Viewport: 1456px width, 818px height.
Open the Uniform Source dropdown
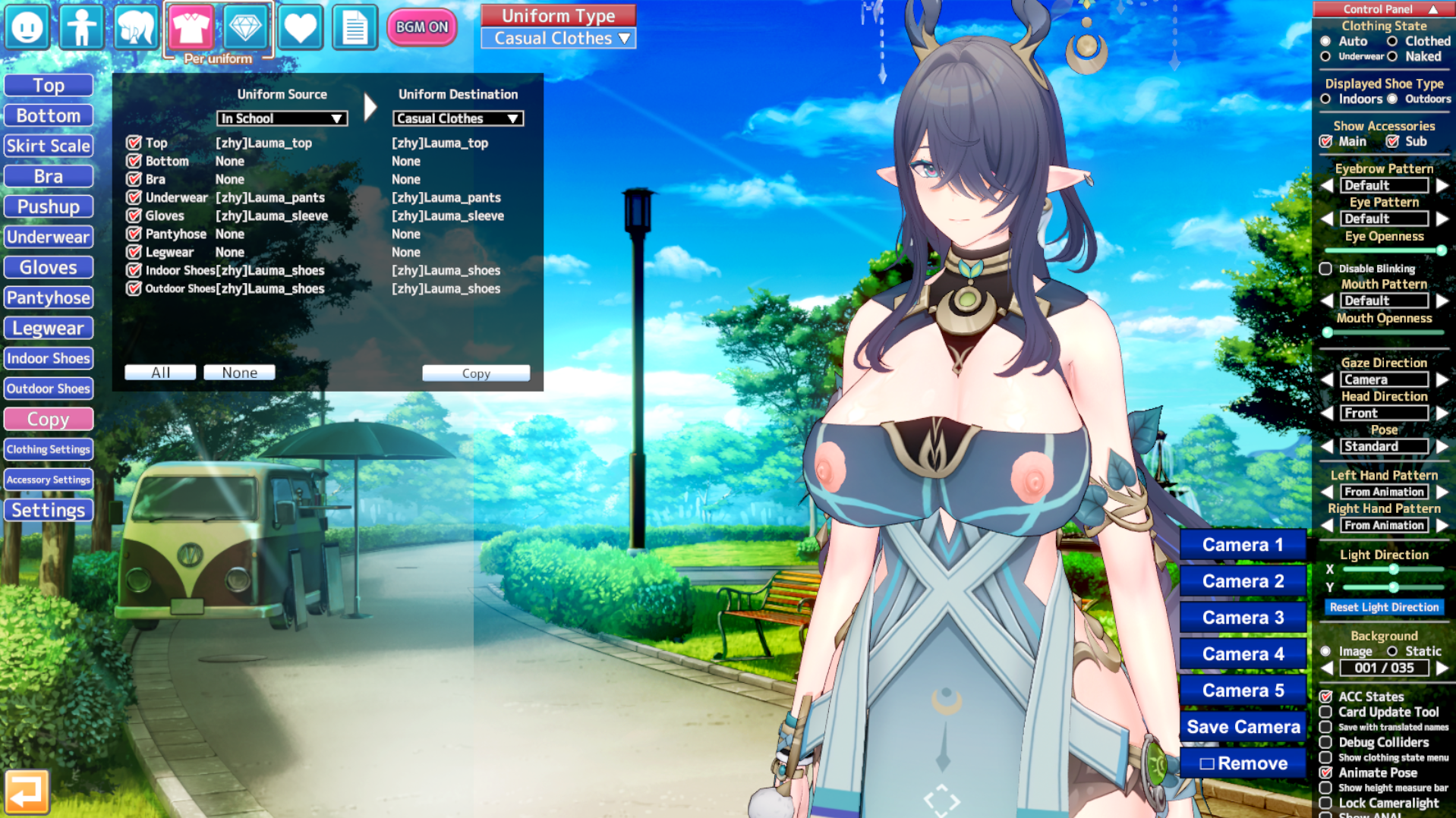coord(282,118)
